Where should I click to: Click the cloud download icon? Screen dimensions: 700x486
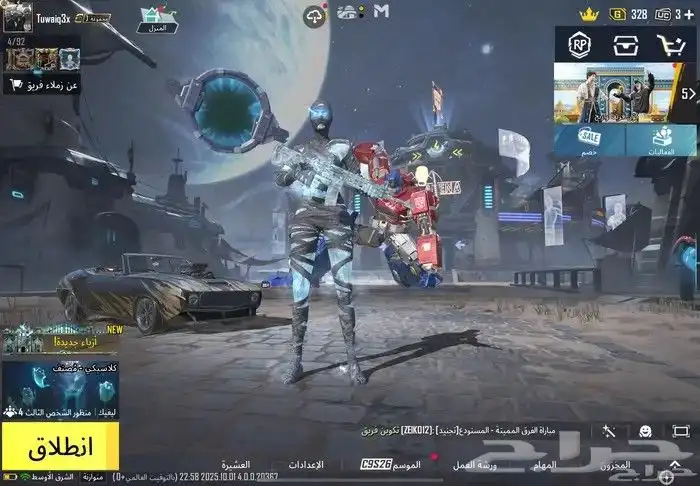pyautogui.click(x=314, y=15)
